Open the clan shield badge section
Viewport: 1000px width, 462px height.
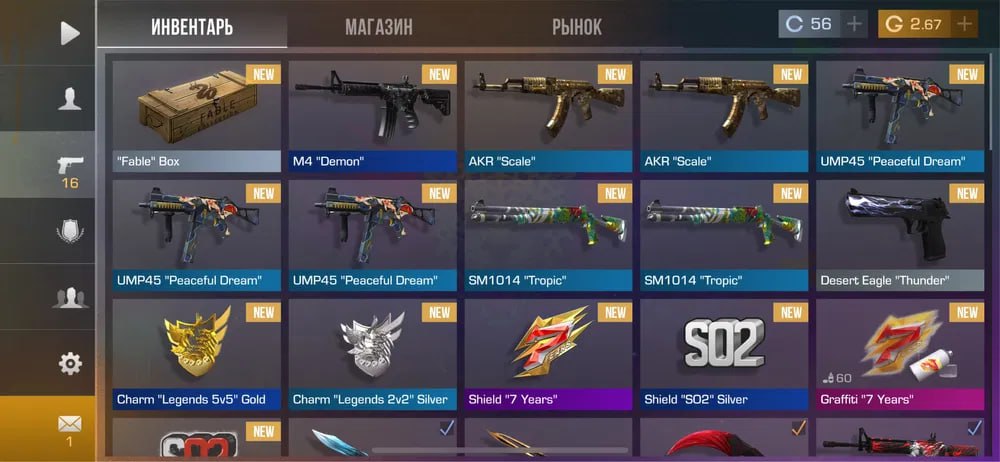69,231
